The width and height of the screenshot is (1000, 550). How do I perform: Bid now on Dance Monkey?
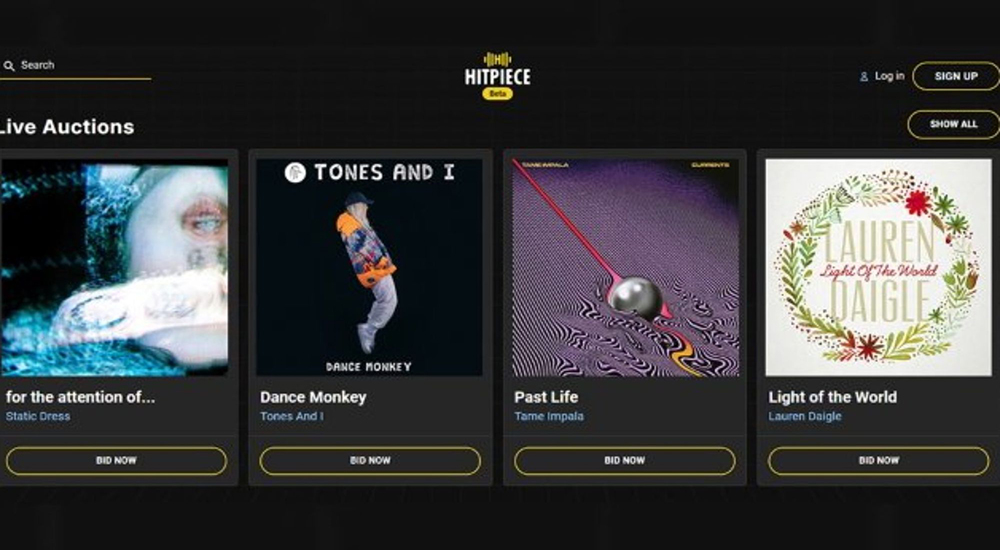click(x=370, y=461)
